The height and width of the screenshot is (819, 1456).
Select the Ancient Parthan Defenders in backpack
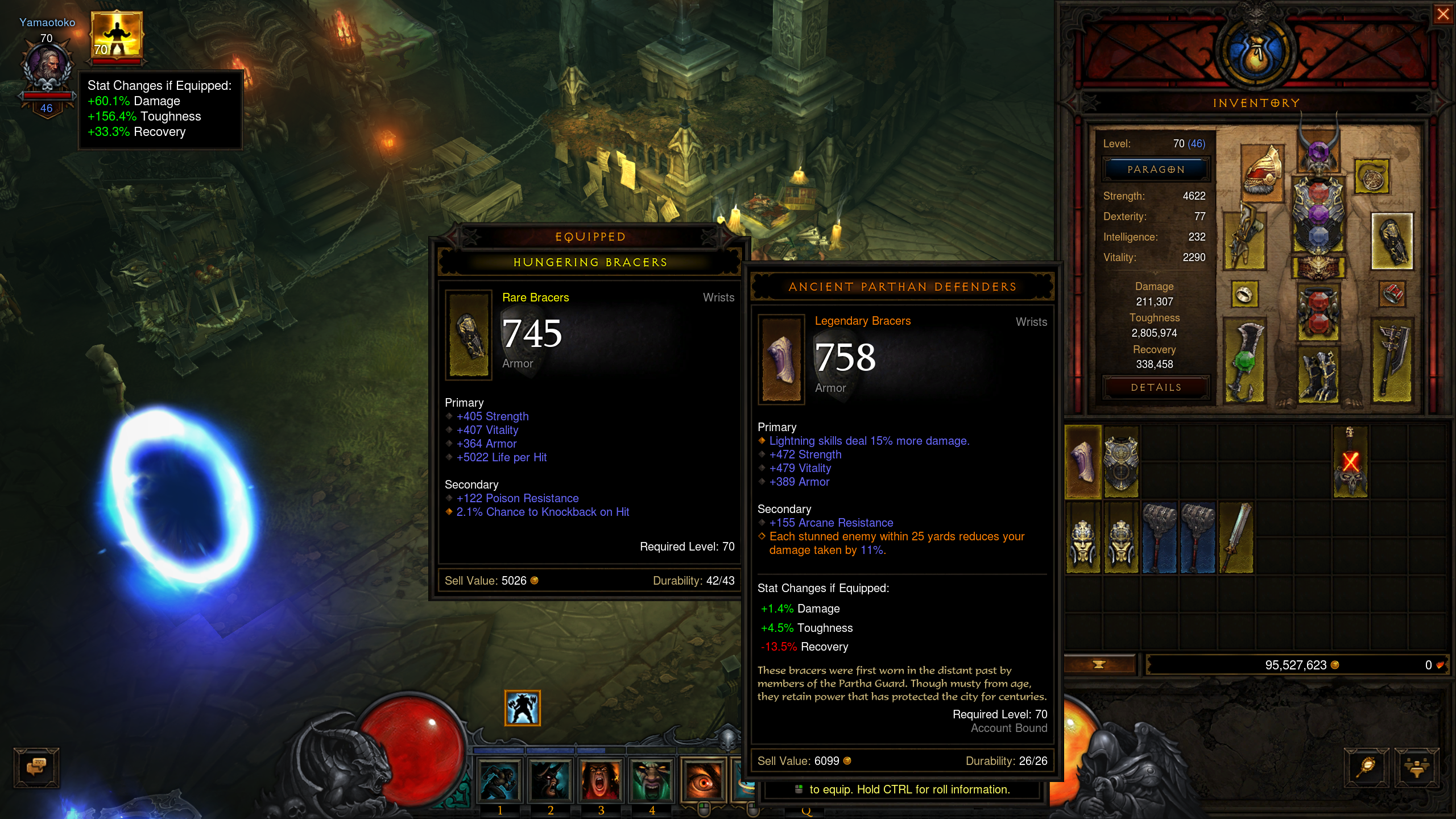point(1083,462)
